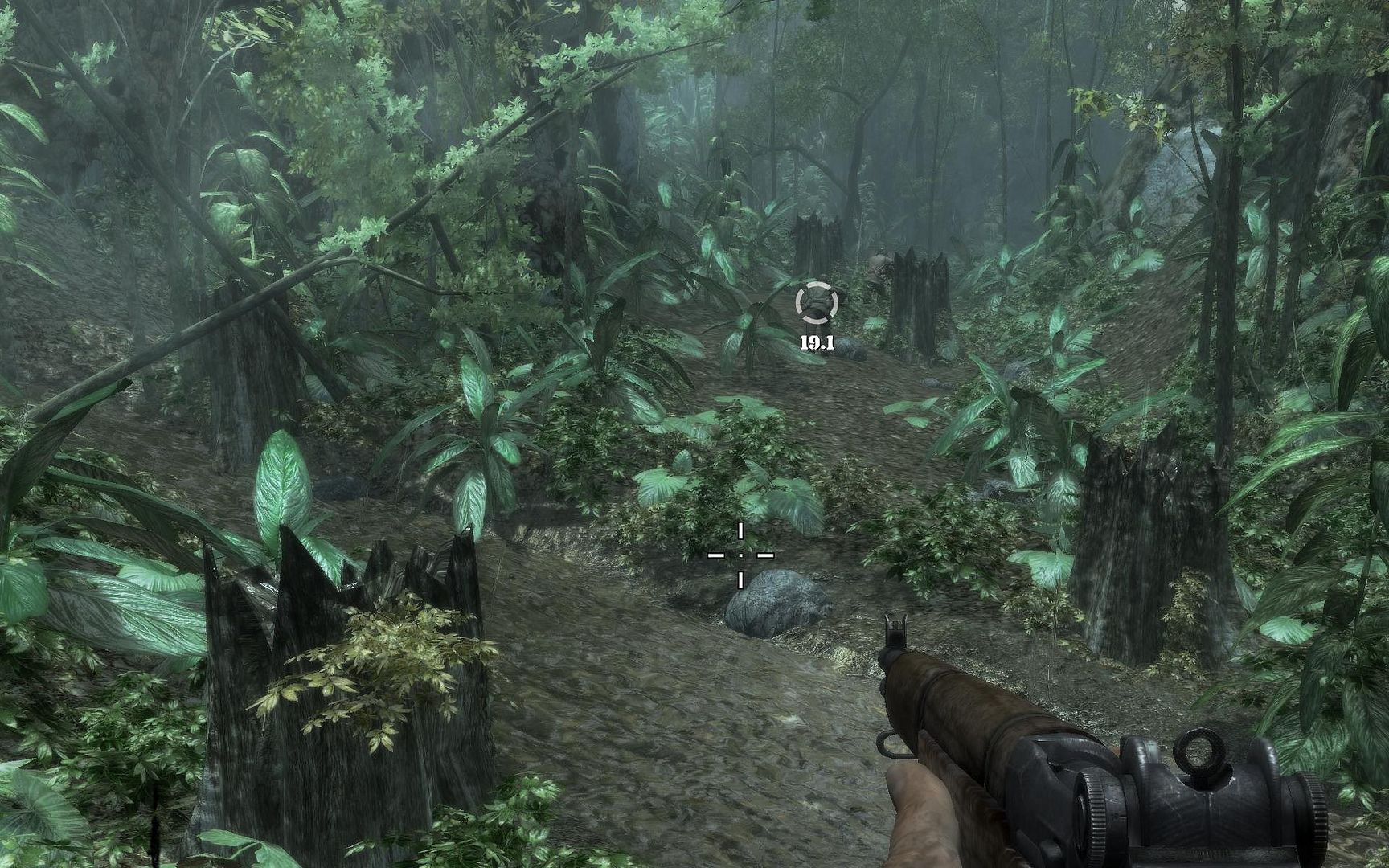This screenshot has height=868, width=1389.
Task: Click the circular objective waypoint marker
Action: point(817,302)
